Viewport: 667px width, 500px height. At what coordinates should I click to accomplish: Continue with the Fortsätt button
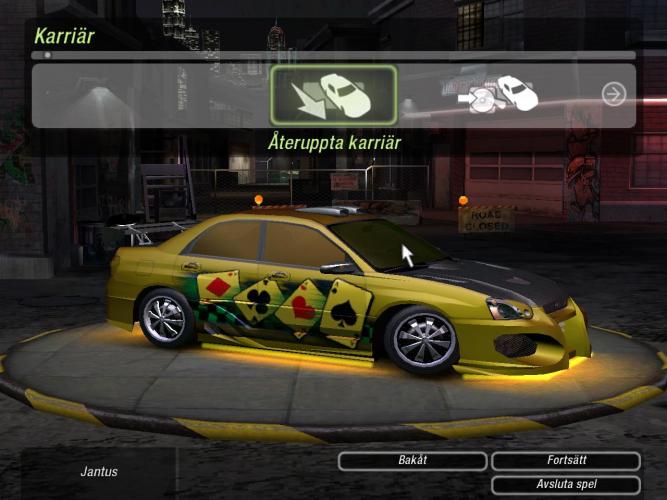click(x=565, y=461)
